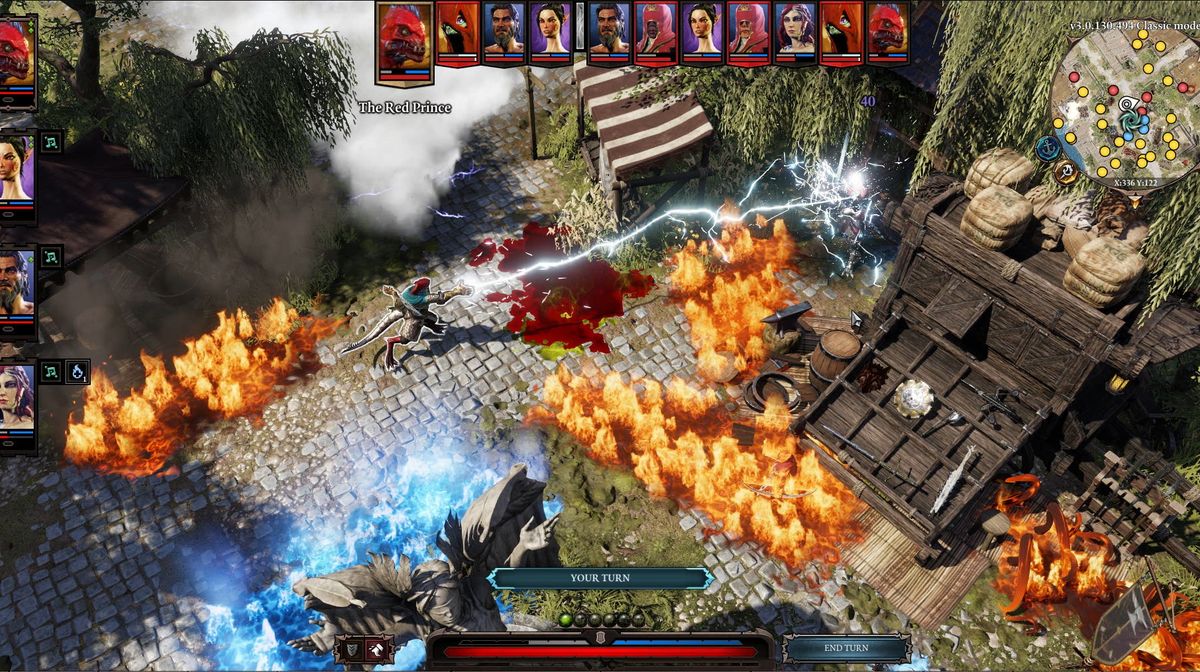Choose the red-haired woman's party portrait on left
The image size is (1200, 672).
point(16,398)
